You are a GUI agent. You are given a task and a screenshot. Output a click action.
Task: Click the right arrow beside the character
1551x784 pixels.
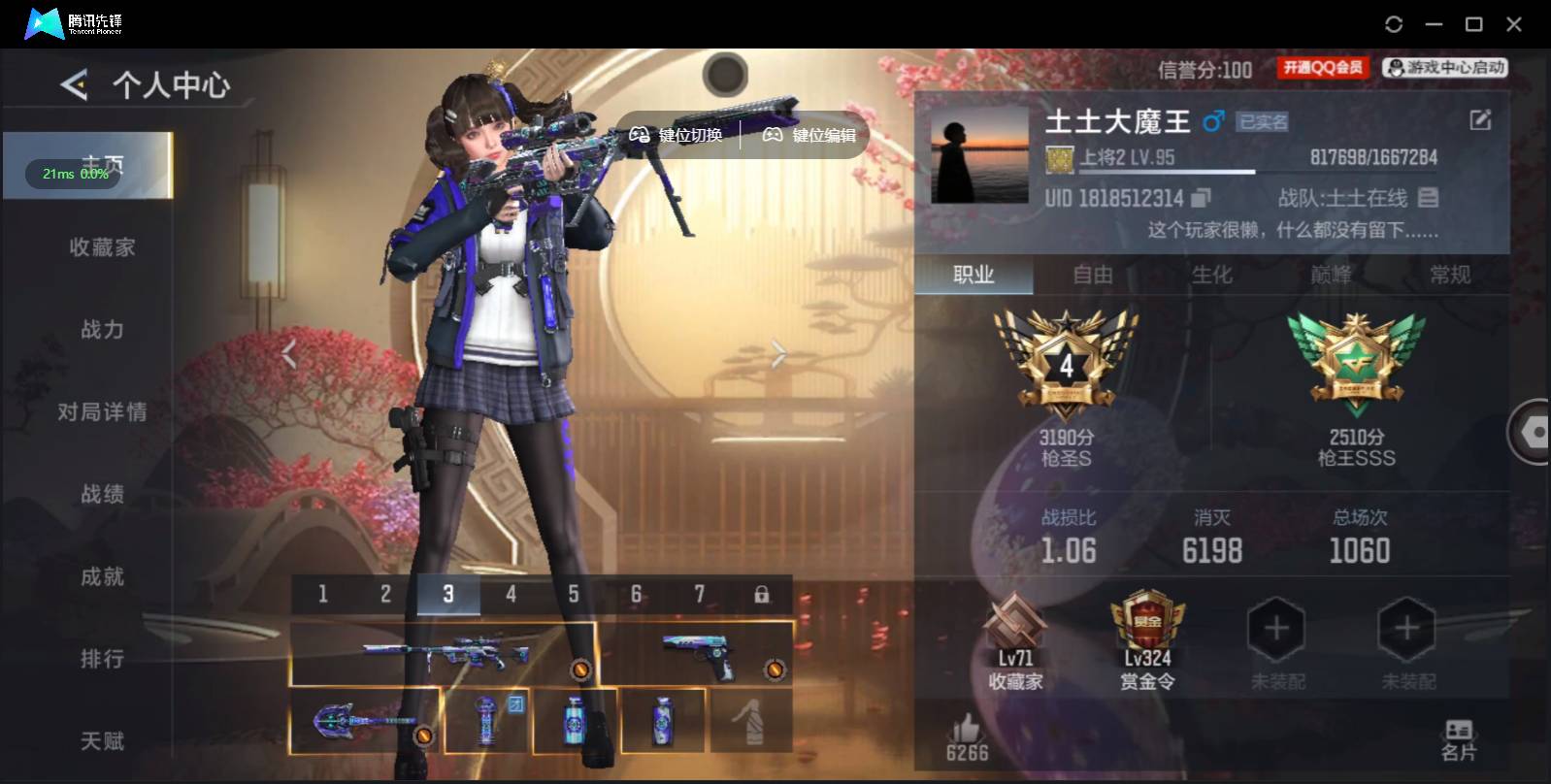pyautogui.click(x=777, y=353)
